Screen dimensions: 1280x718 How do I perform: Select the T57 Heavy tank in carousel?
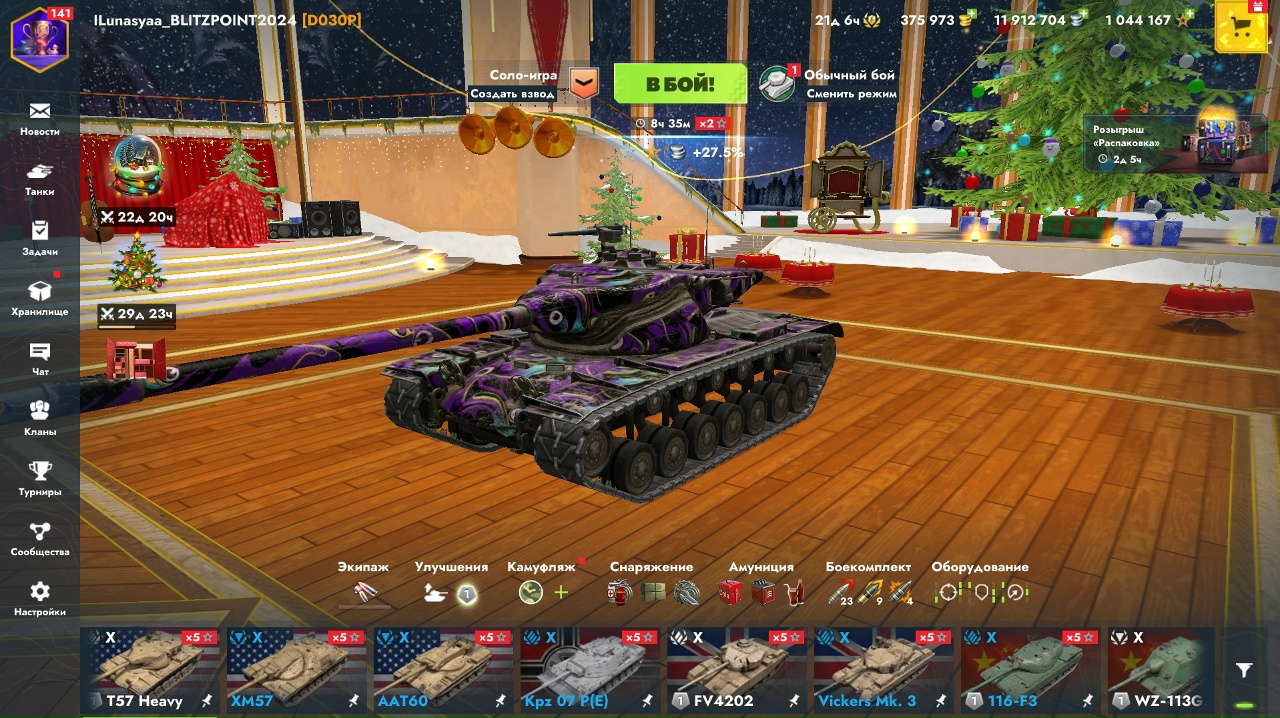click(x=150, y=670)
